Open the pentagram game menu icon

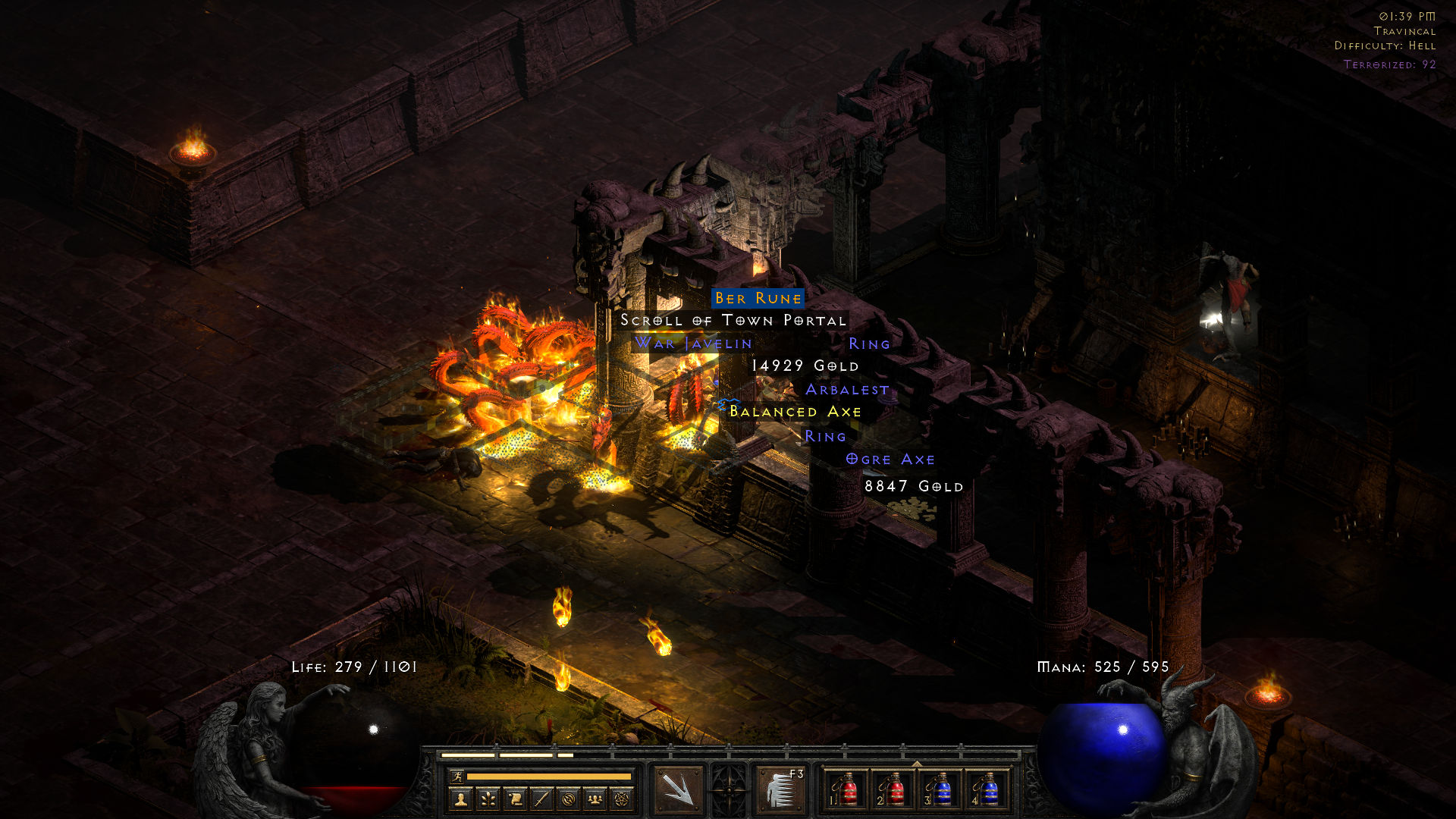tap(623, 799)
